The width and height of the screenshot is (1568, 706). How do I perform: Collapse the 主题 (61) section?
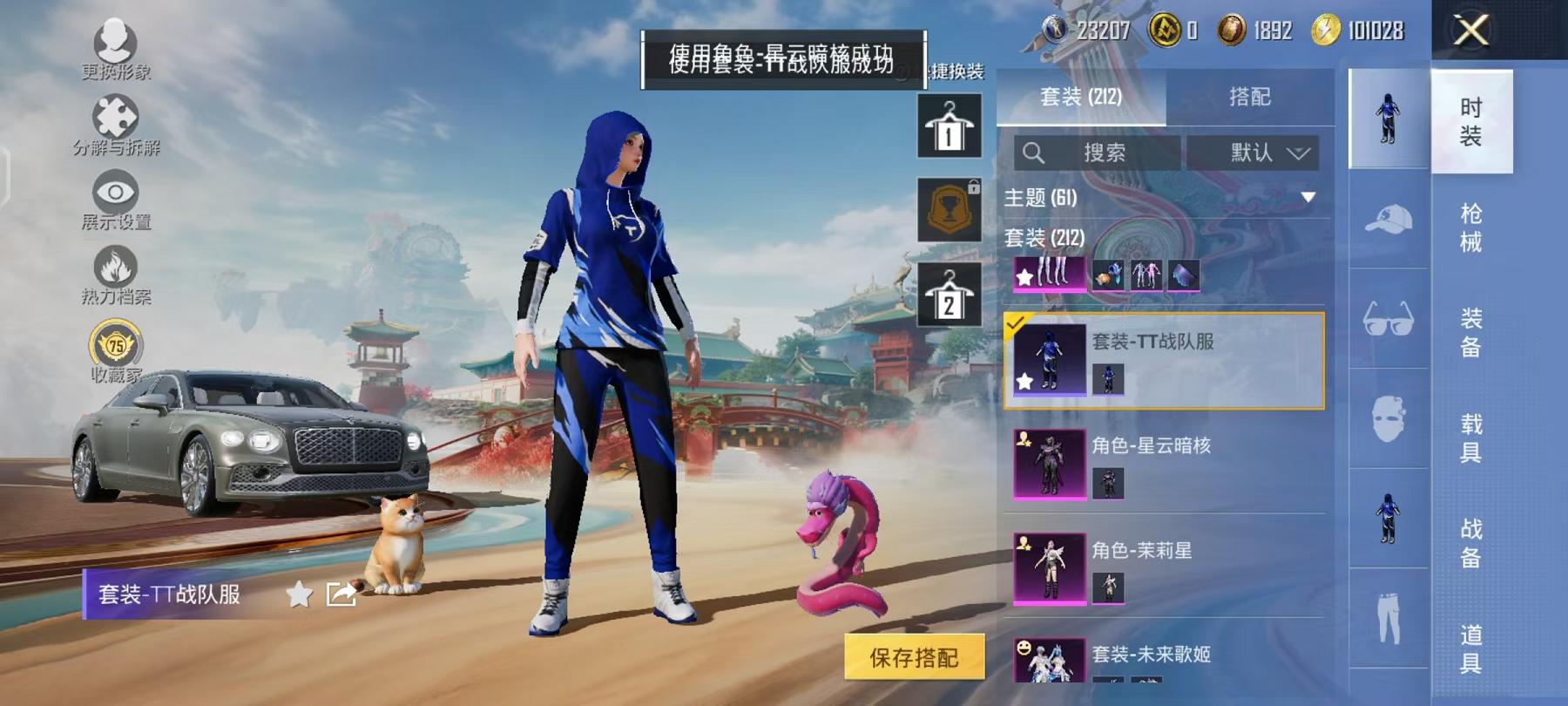coord(1307,196)
